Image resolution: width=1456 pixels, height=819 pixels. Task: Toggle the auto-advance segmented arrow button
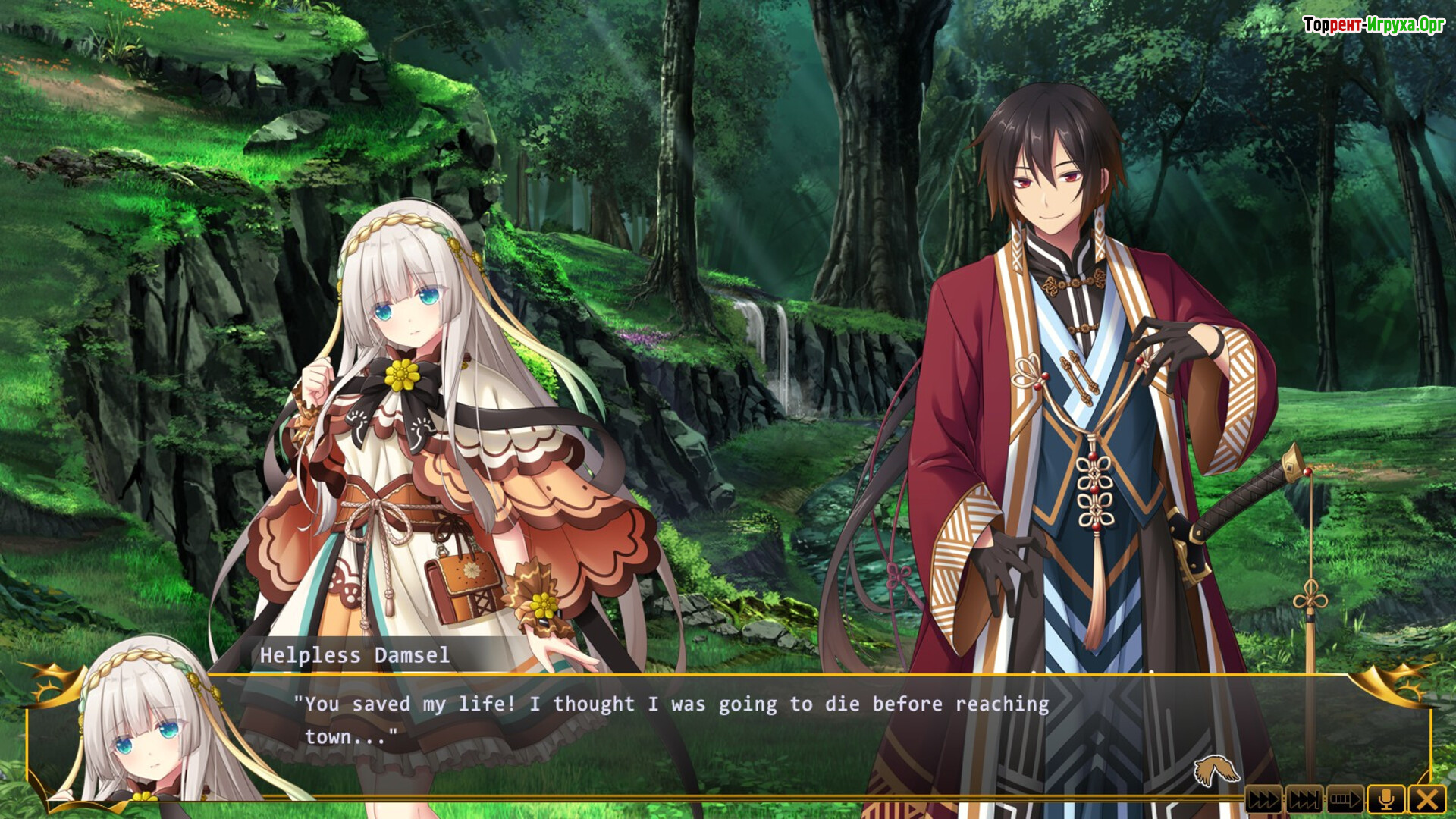(x=1345, y=799)
